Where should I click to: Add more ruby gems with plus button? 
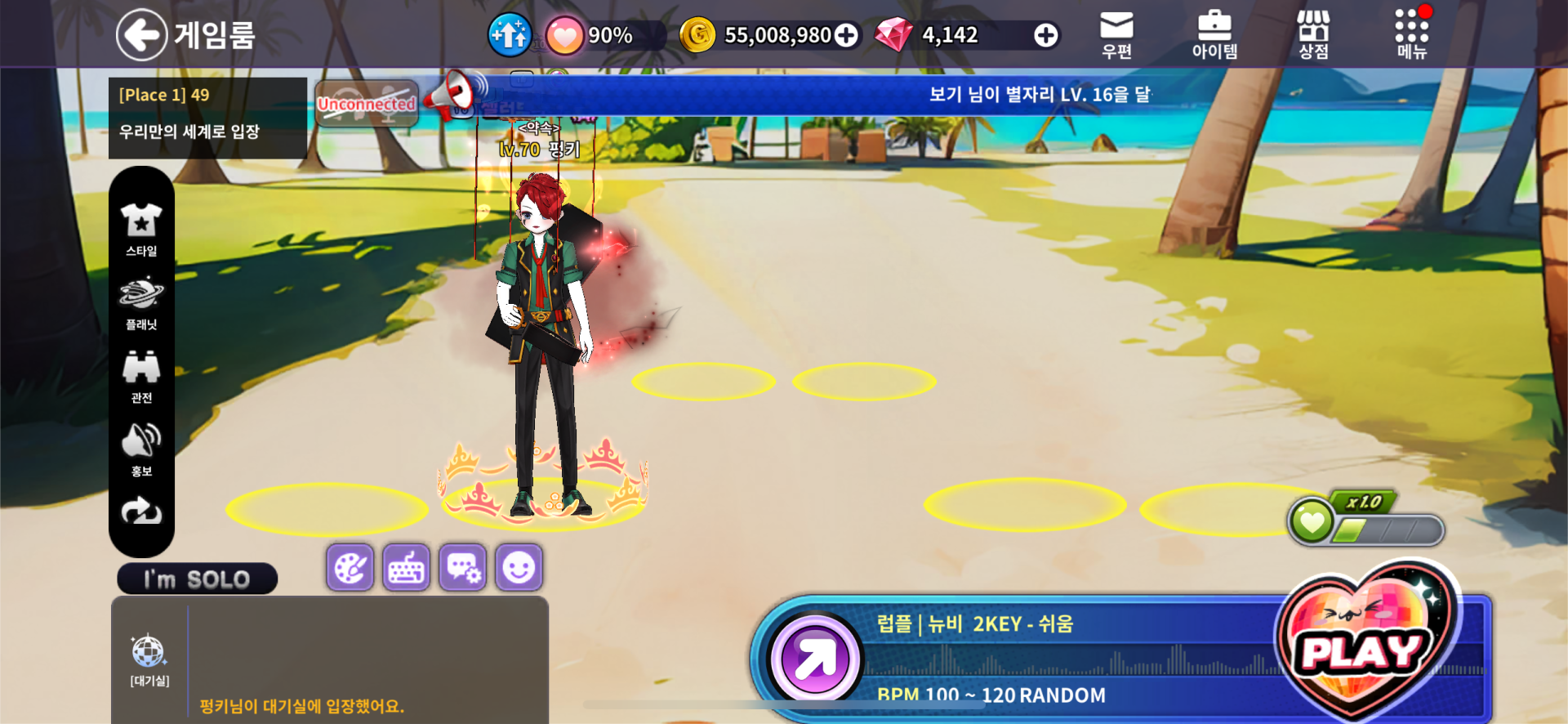[1045, 35]
